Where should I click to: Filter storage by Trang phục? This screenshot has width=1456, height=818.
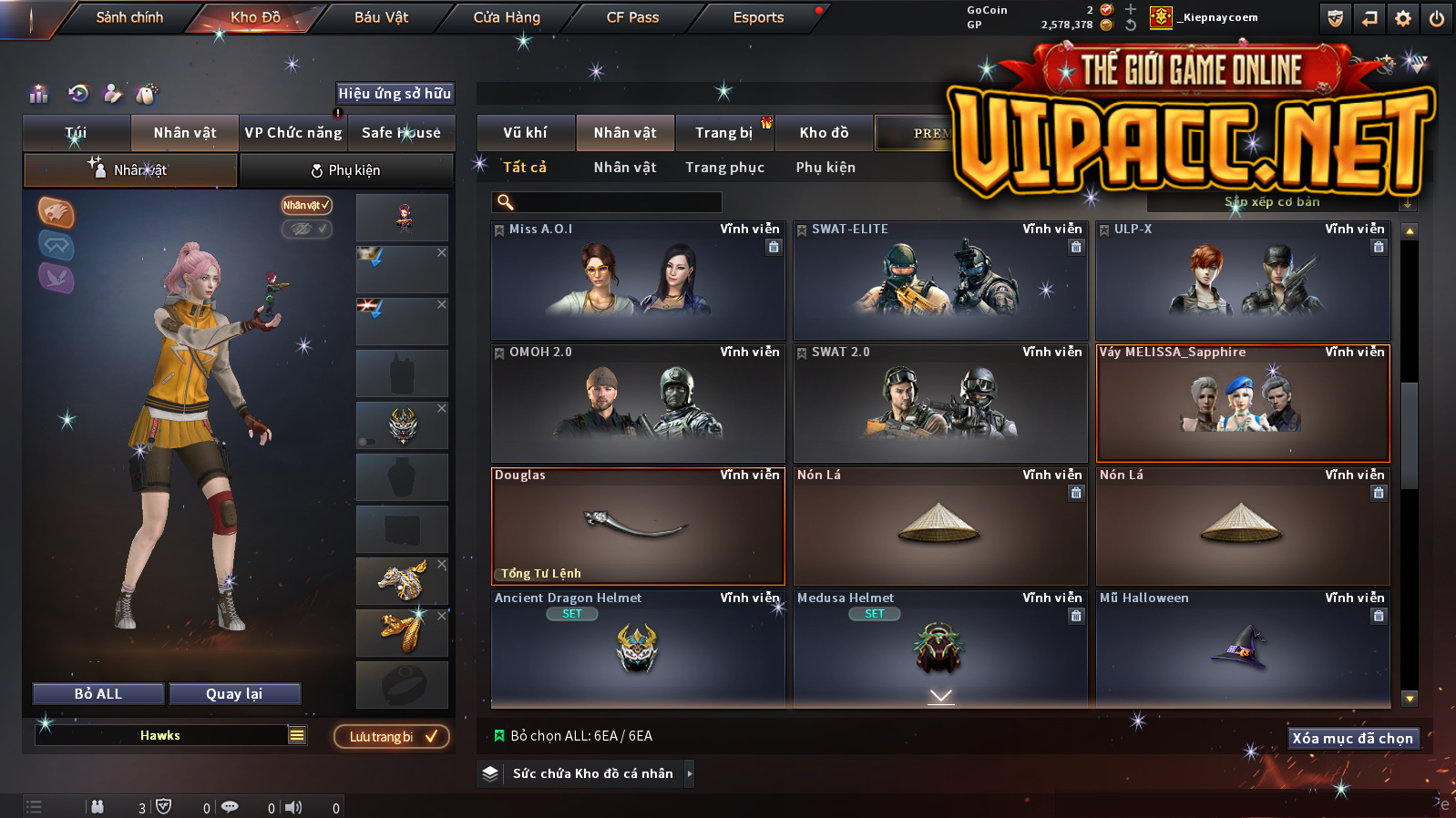pos(725,168)
